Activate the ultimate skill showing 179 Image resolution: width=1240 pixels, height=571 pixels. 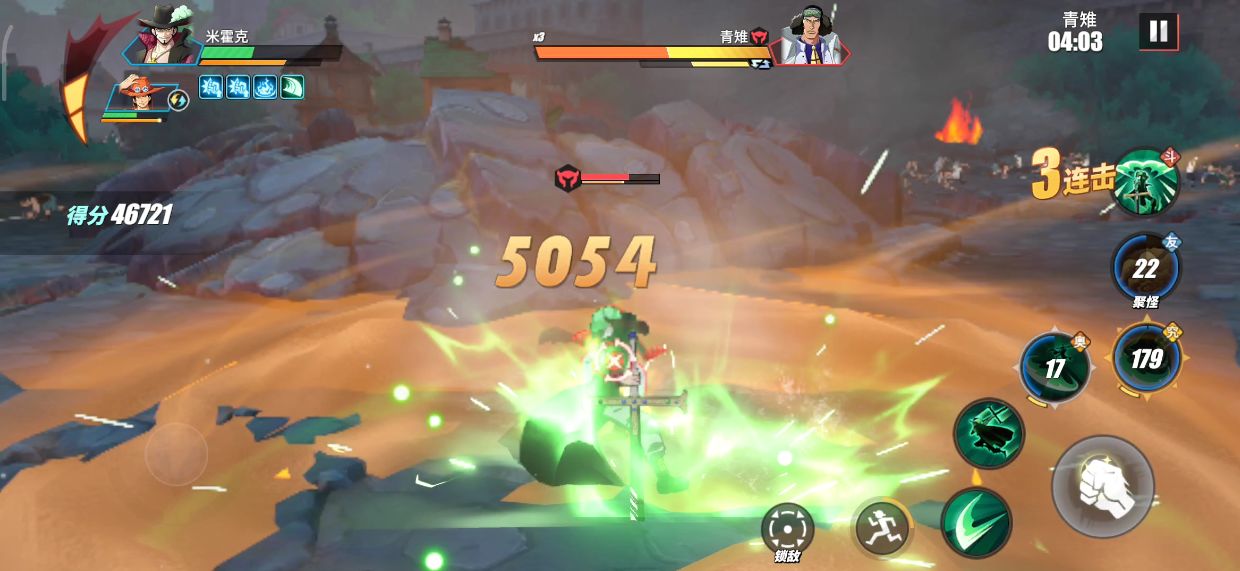[x=1146, y=357]
